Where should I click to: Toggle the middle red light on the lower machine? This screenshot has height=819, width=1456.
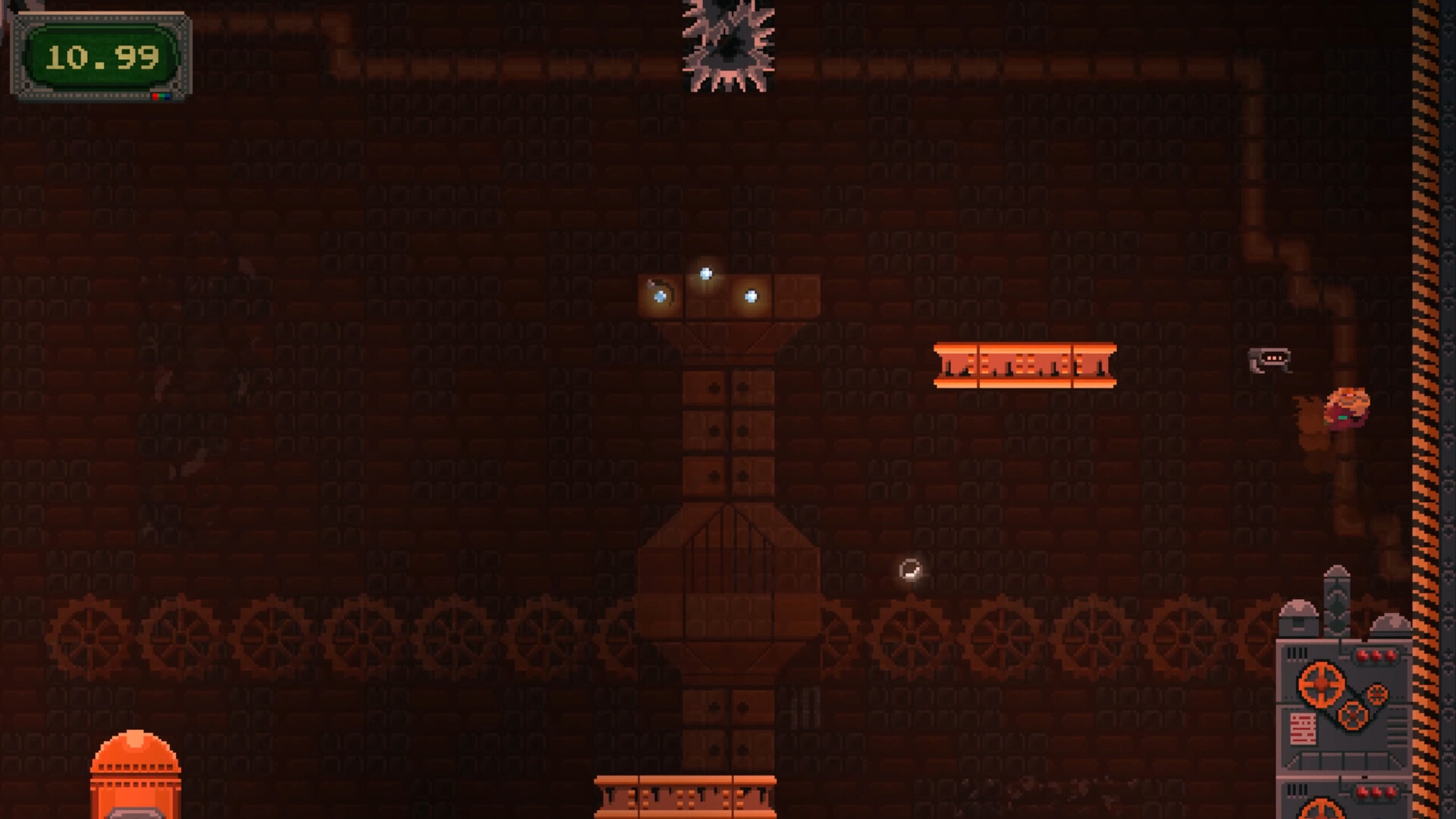click(x=1376, y=792)
